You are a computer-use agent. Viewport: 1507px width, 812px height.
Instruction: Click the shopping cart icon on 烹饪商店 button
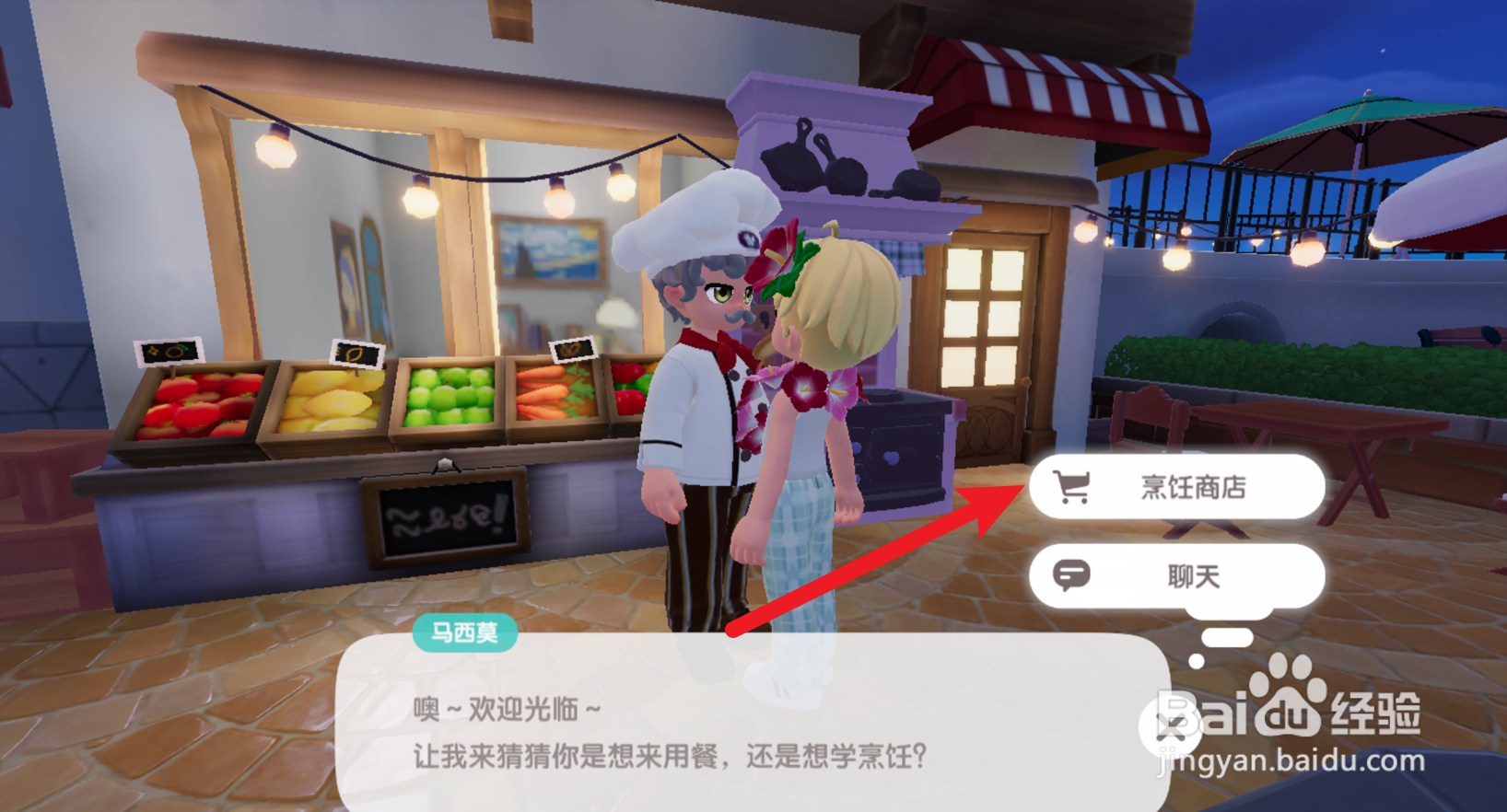tap(1074, 487)
